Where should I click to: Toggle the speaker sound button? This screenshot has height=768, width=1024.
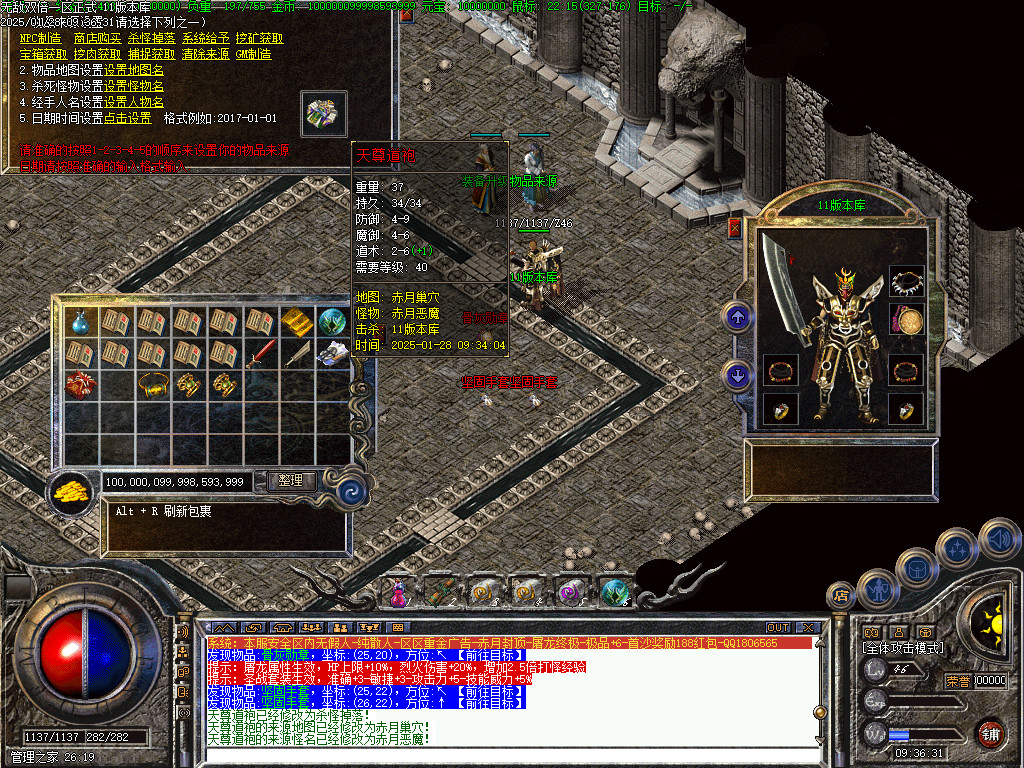pos(999,539)
